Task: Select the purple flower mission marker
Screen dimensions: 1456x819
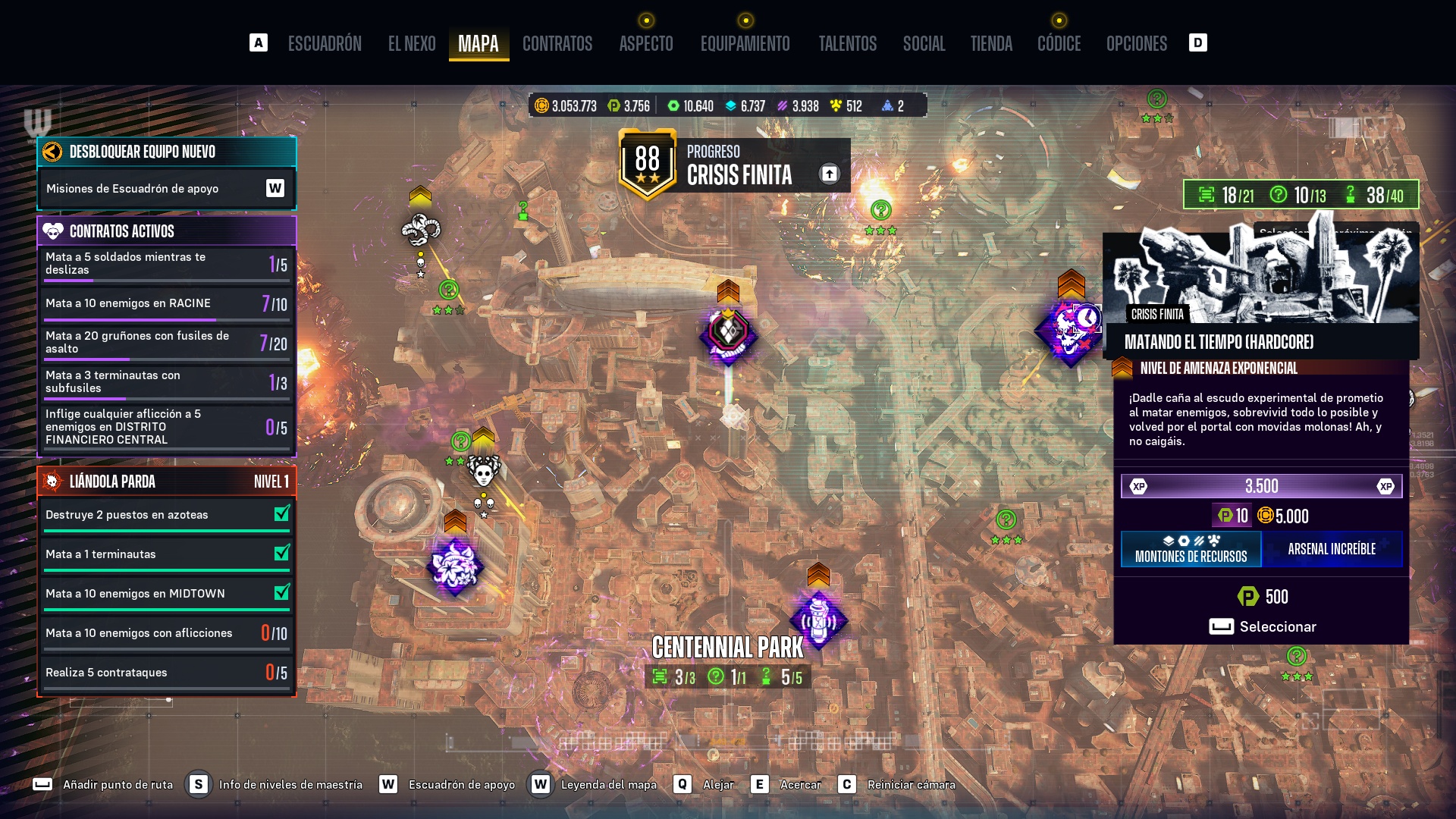Action: coord(454,566)
